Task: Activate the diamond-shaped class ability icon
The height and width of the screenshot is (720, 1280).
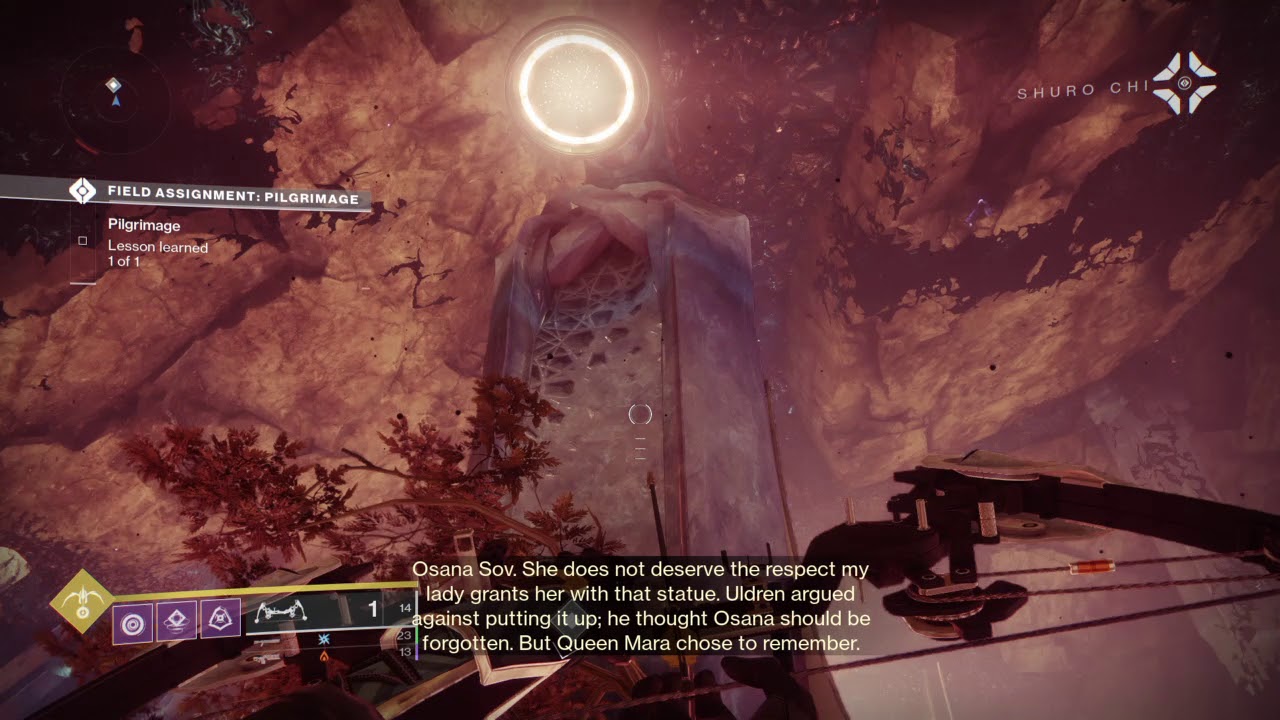Action: 177,622
